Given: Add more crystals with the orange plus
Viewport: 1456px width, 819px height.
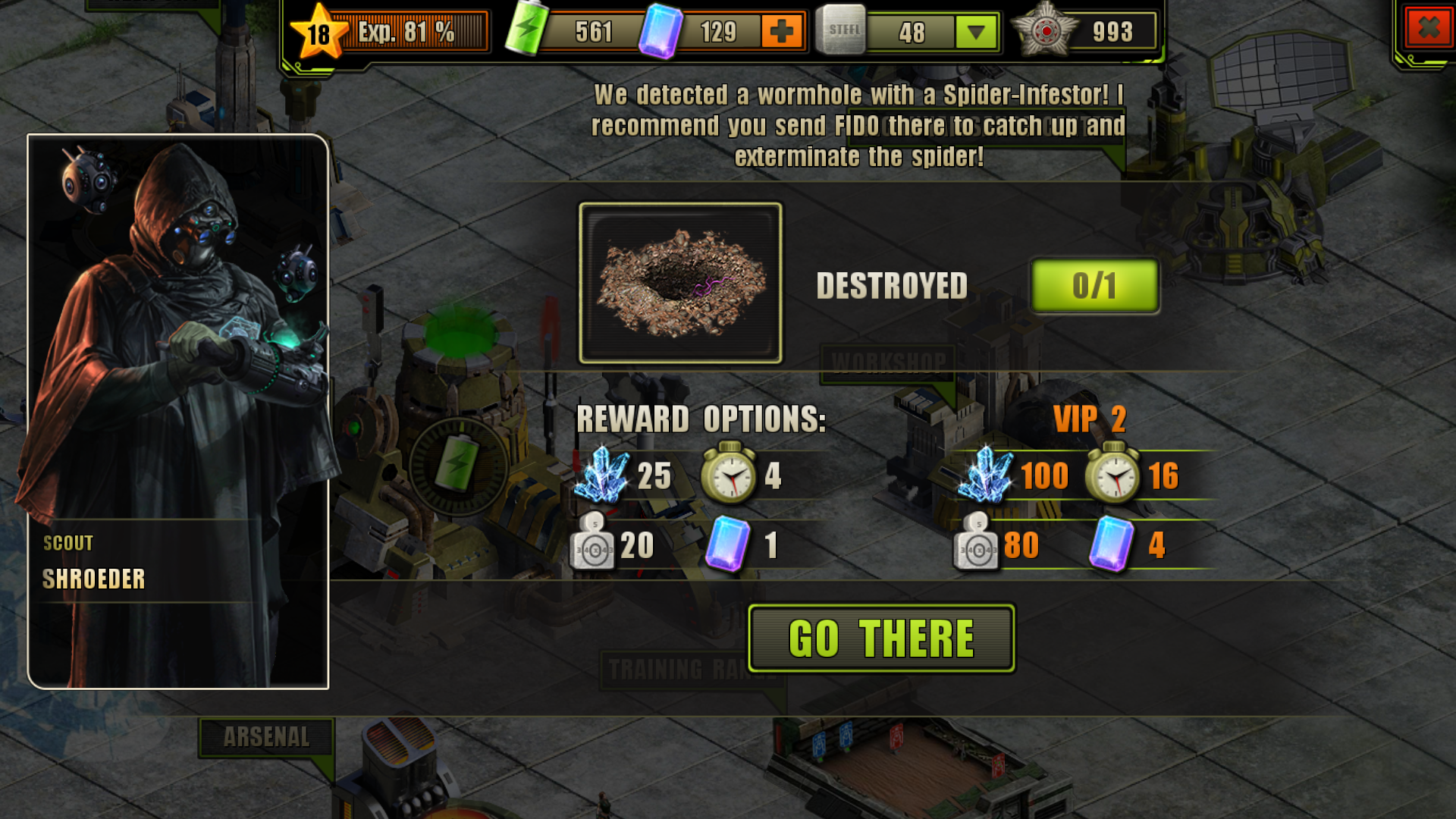Looking at the screenshot, I should click(781, 32).
